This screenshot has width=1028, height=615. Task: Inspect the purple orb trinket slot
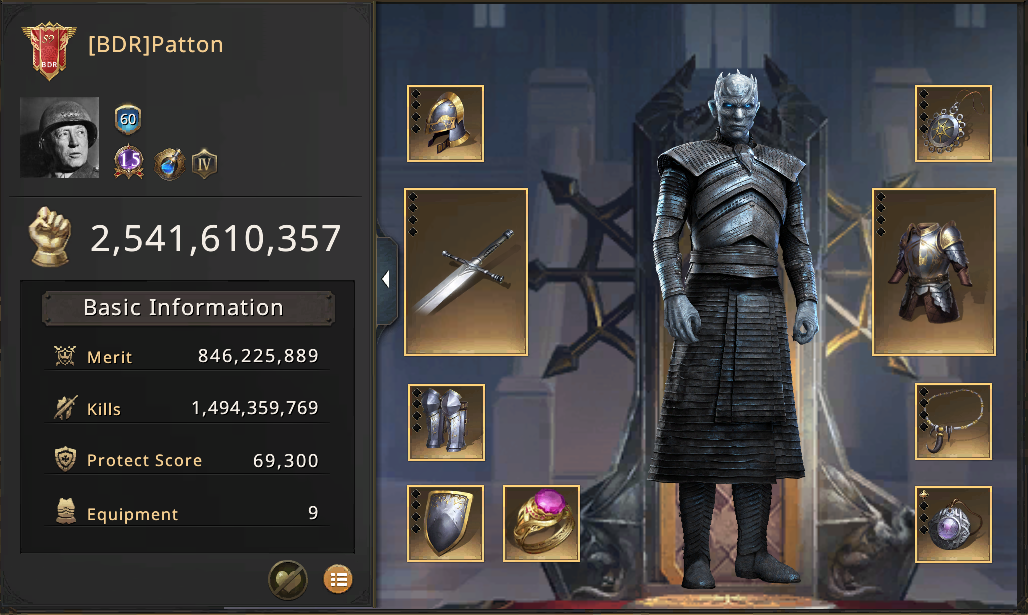click(x=953, y=523)
